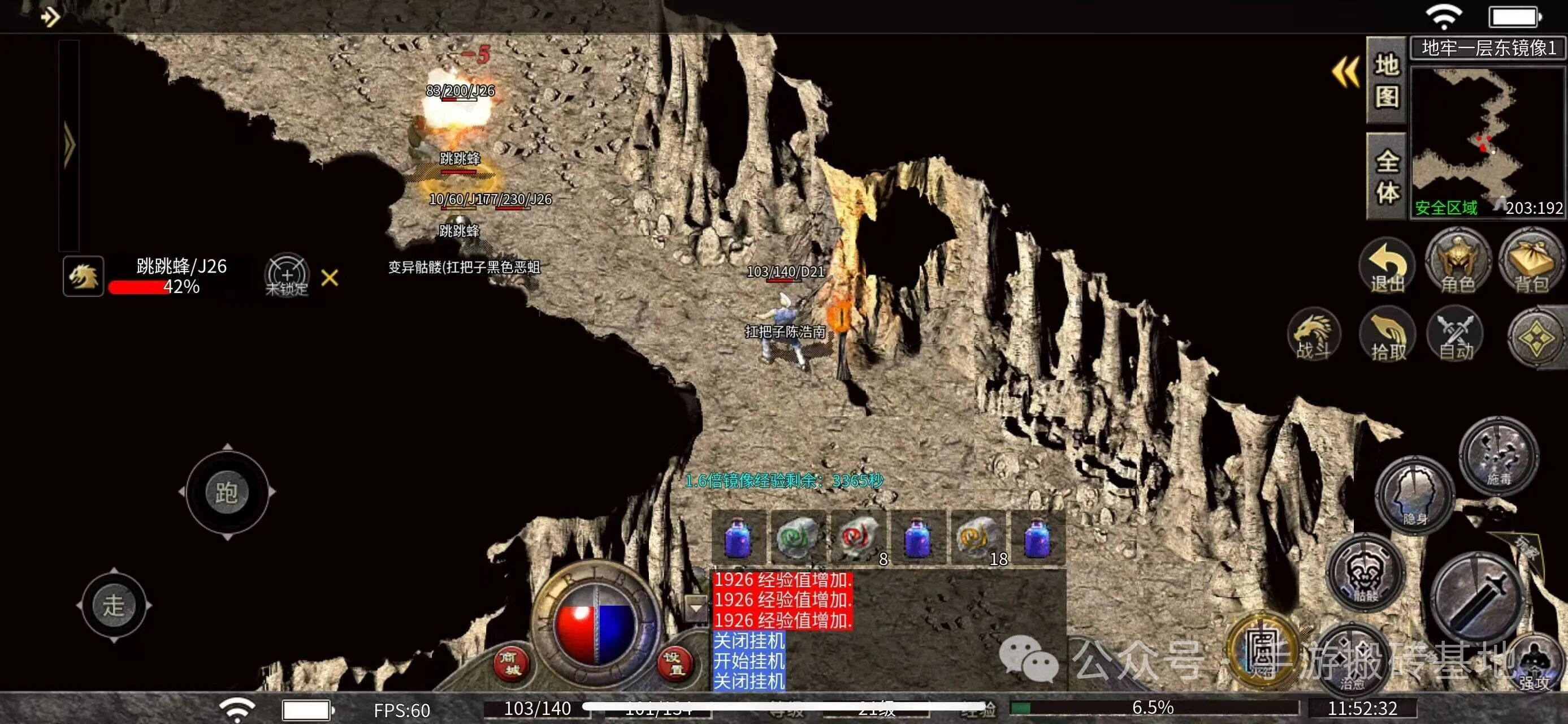Summon with the 骷髅 skeleton skill
This screenshot has height=724, width=1568.
point(1365,572)
